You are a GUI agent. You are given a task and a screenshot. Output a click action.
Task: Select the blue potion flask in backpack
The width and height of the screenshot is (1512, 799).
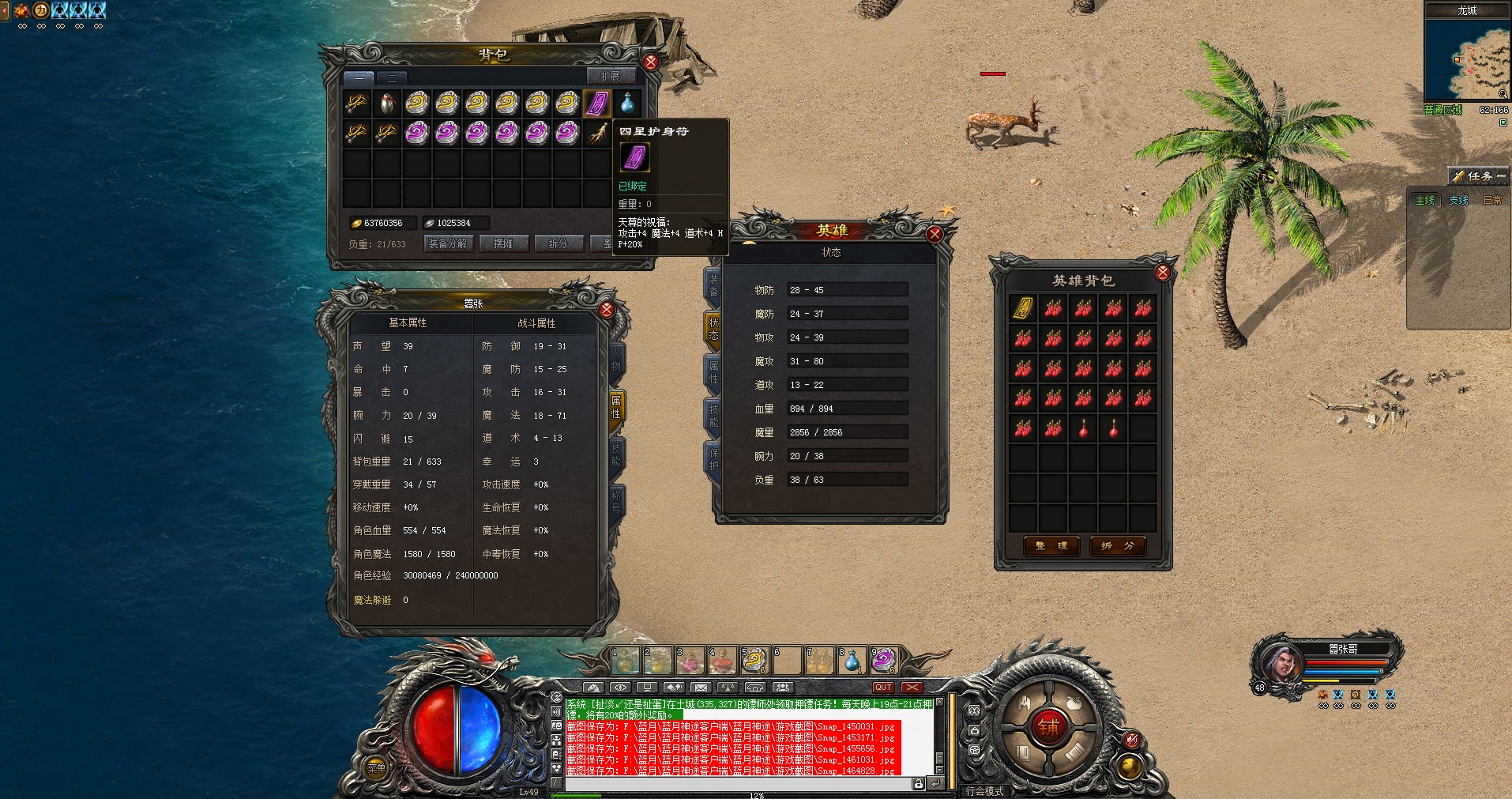[x=627, y=104]
